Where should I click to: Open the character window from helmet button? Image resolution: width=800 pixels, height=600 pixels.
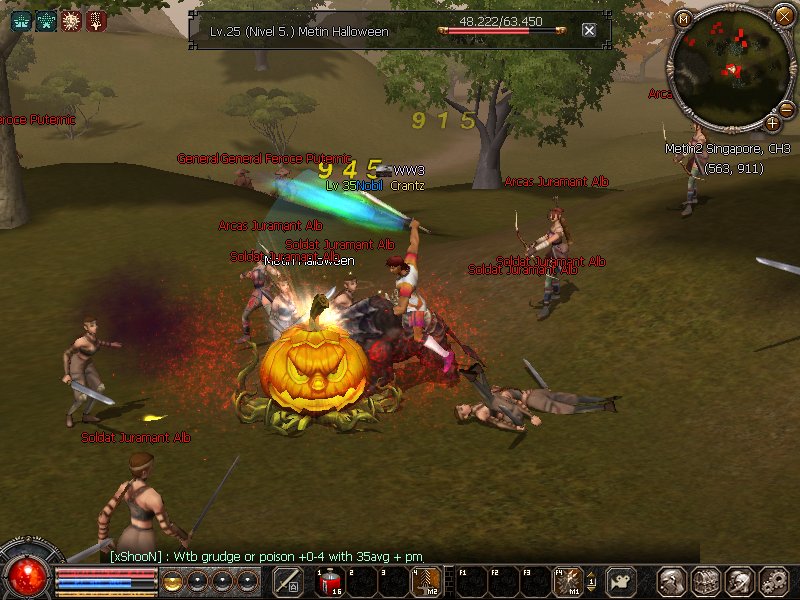(x=673, y=581)
